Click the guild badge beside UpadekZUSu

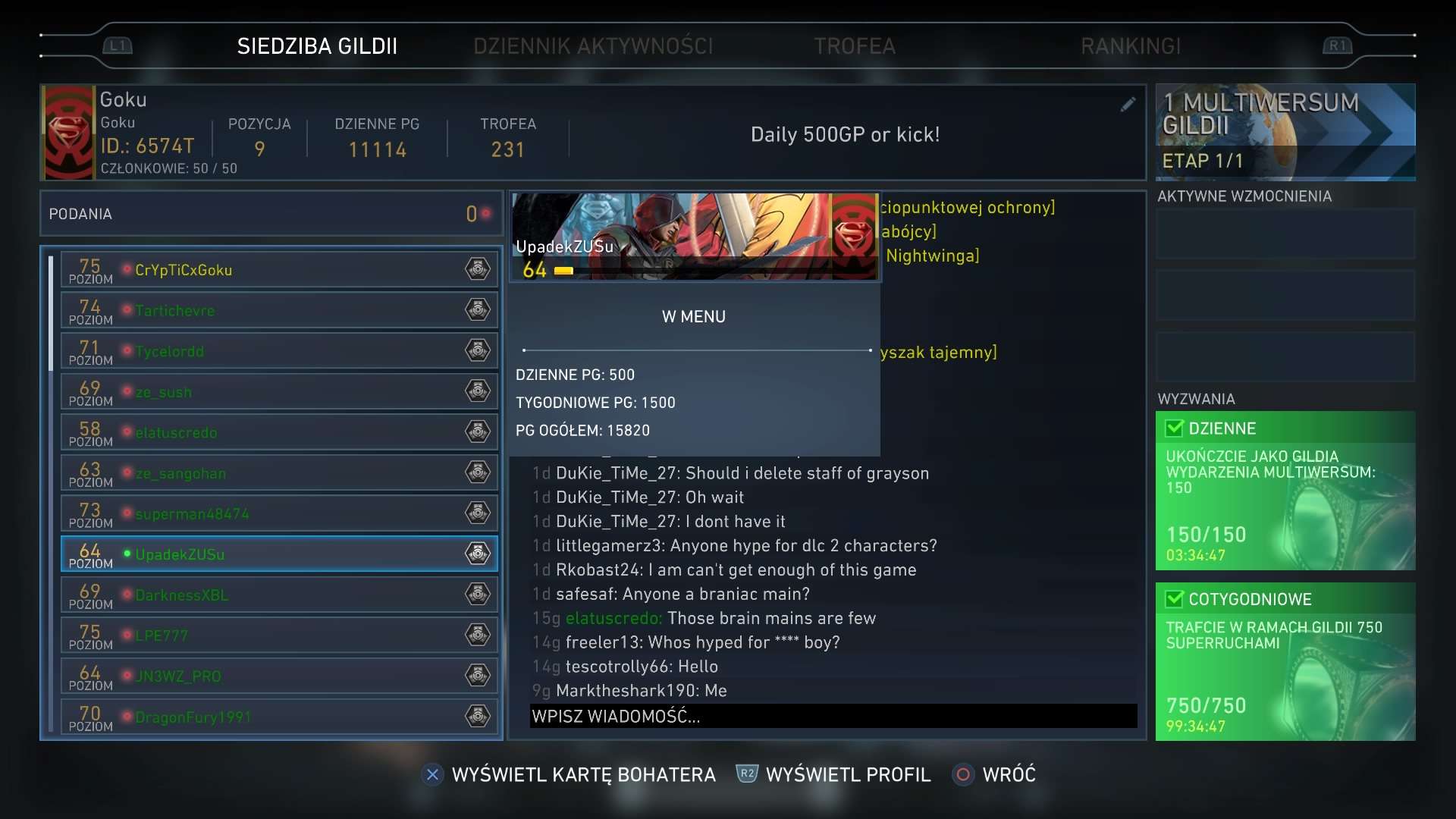[x=478, y=554]
